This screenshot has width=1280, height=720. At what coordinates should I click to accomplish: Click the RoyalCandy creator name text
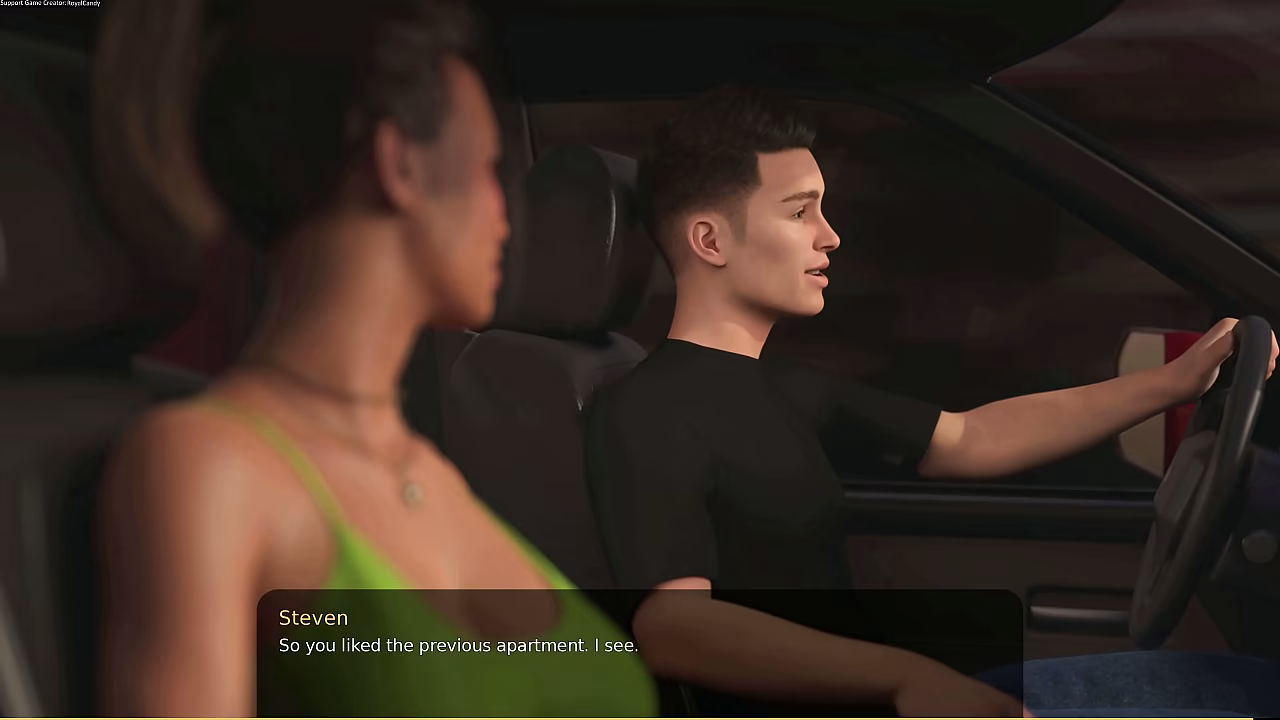pos(85,3)
